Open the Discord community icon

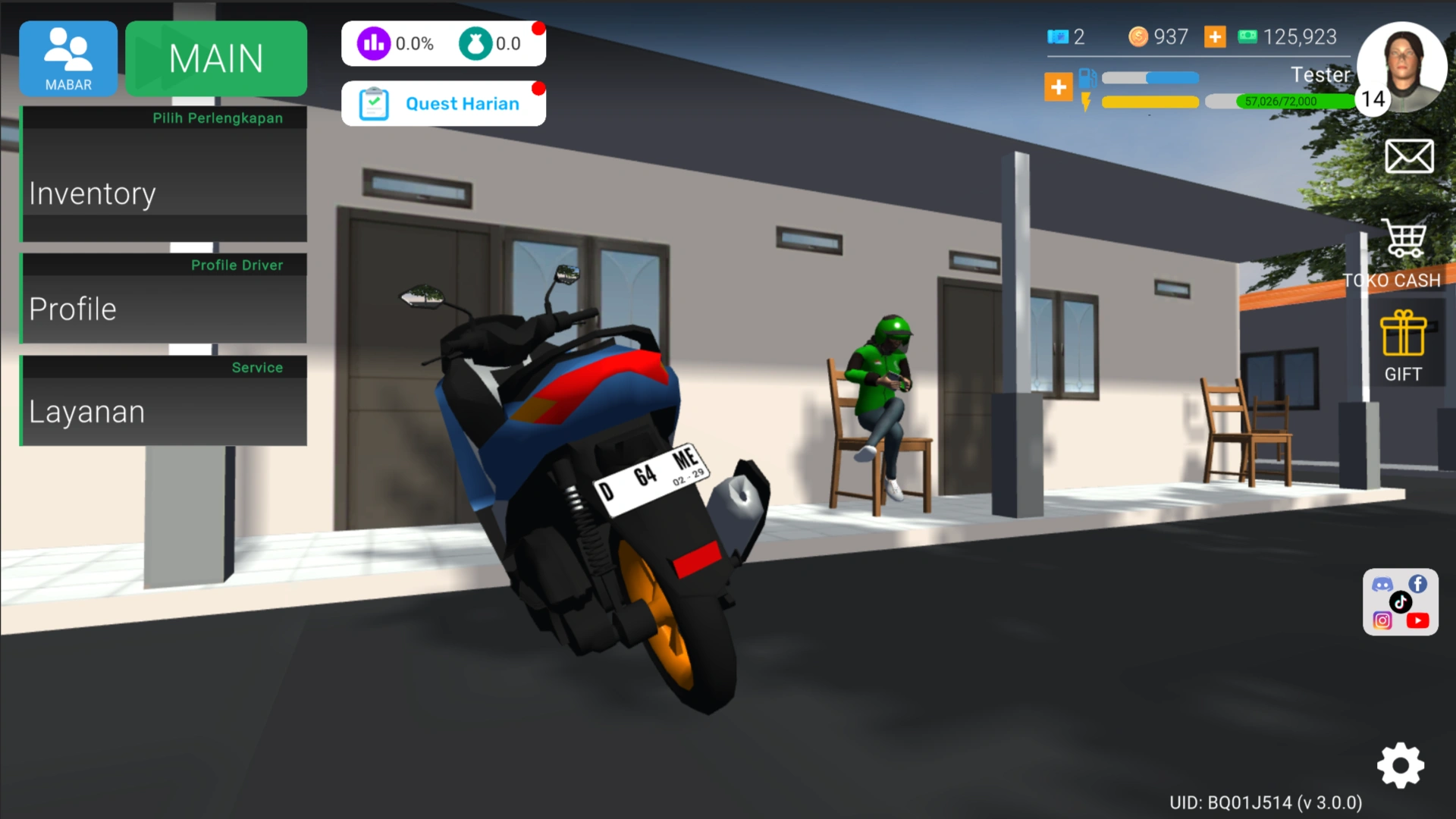1383,584
